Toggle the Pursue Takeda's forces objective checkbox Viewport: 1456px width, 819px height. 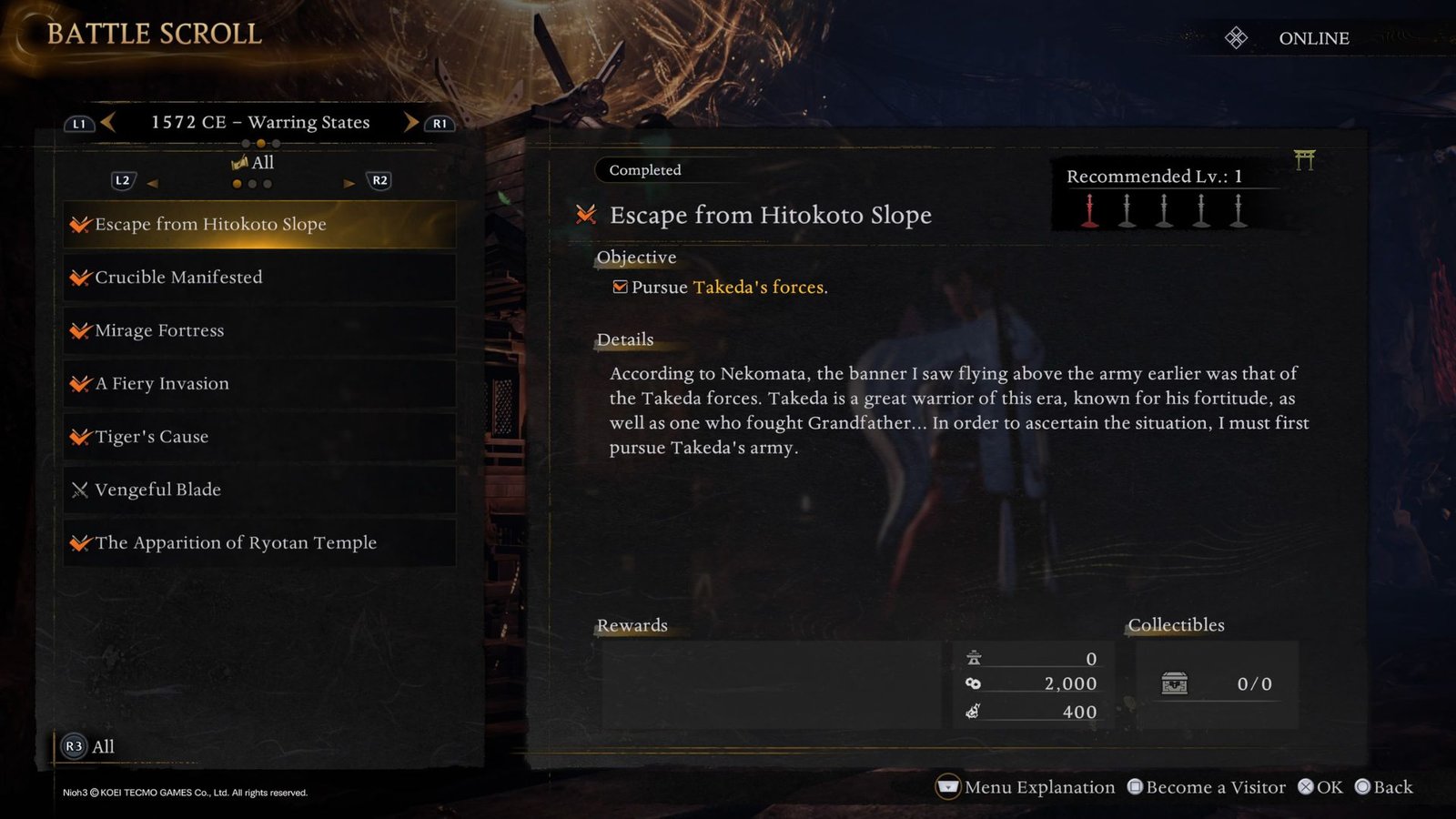click(x=620, y=286)
